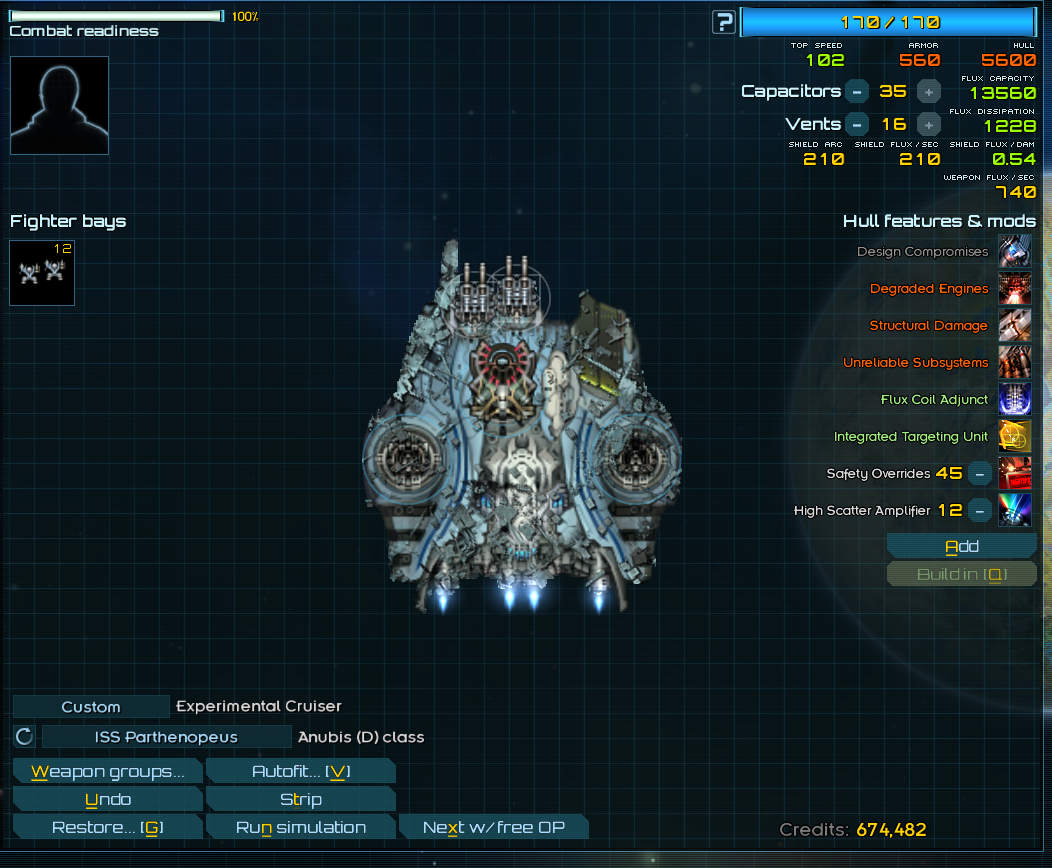Undo the last refit change
Screen dimensions: 1052x868
pyautogui.click(x=108, y=799)
